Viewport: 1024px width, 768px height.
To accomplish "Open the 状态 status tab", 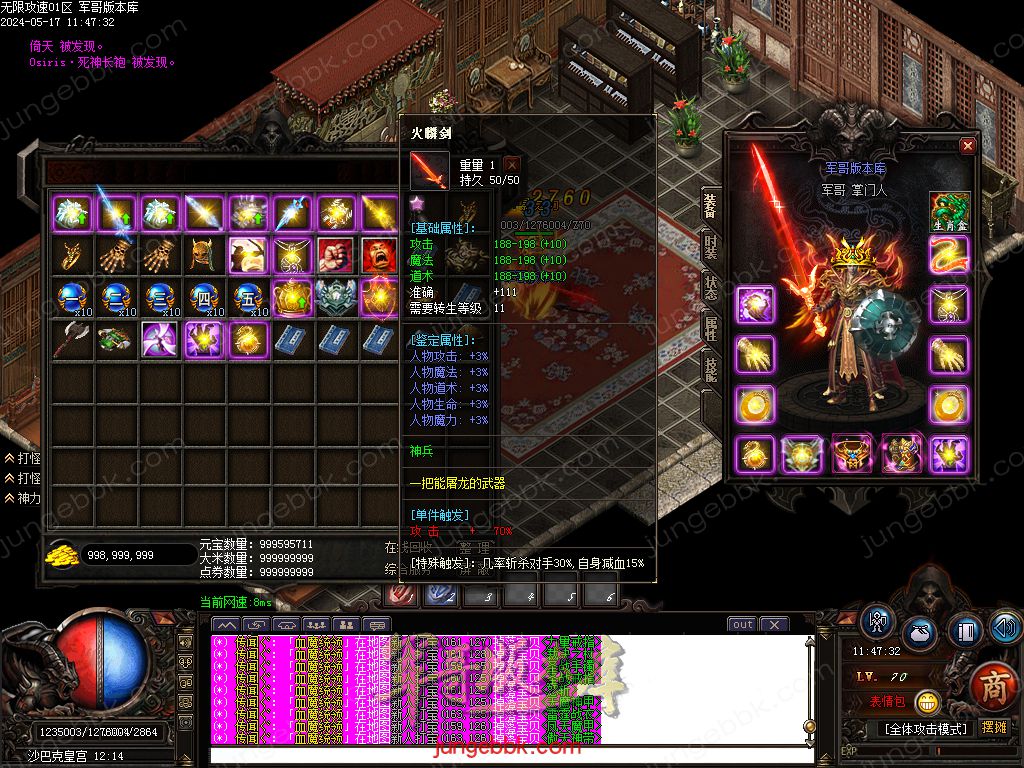I will pyautogui.click(x=710, y=287).
